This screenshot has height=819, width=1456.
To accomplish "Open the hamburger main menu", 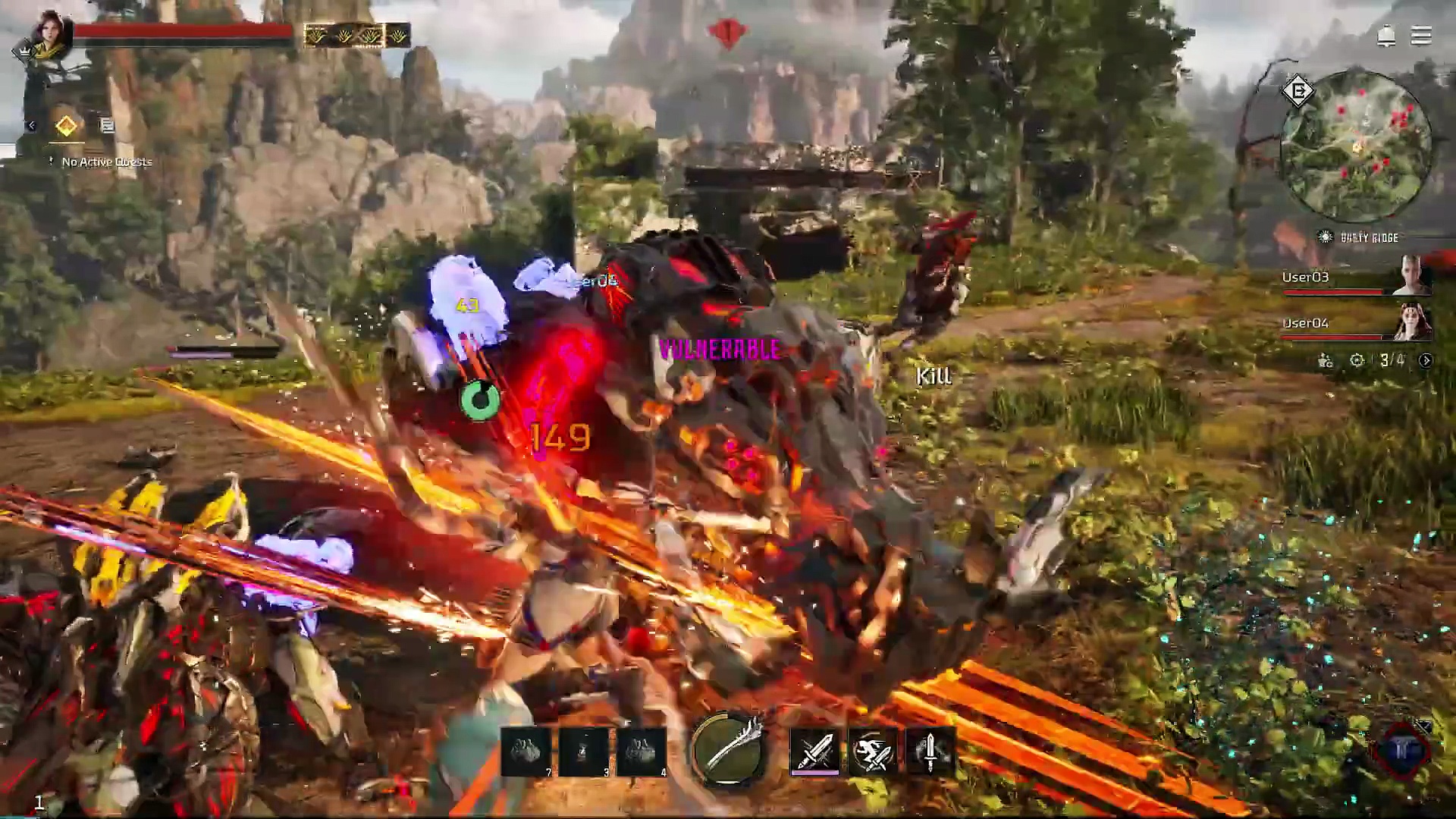I will tap(1420, 36).
